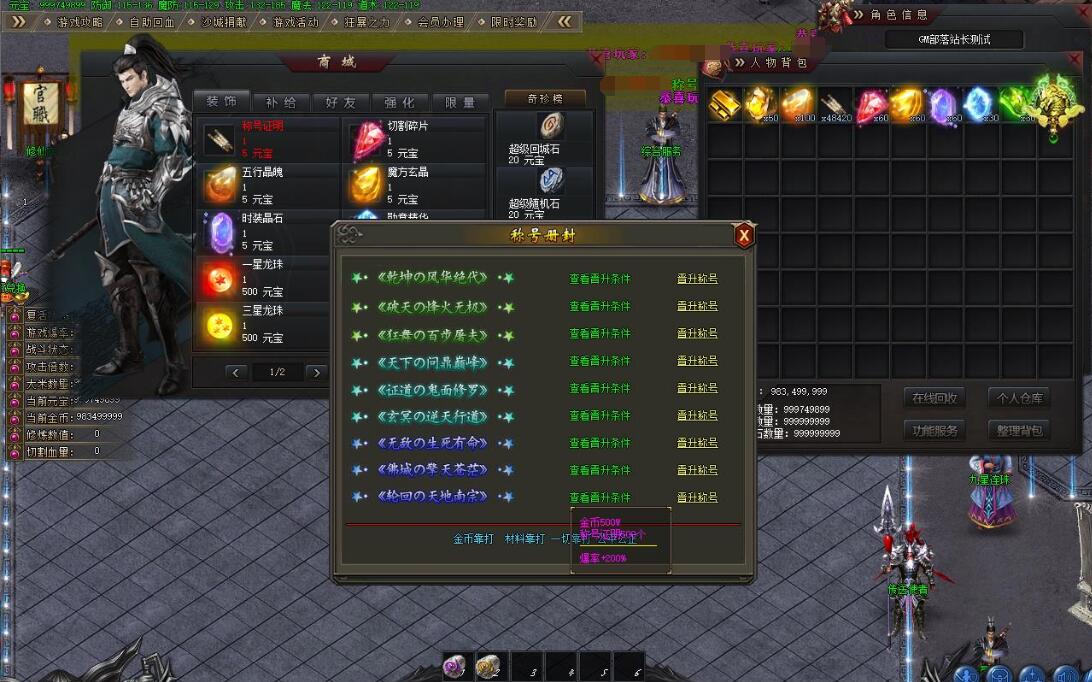Open the 游戏攻略 menu
Viewport: 1092px width, 682px height.
coord(79,21)
